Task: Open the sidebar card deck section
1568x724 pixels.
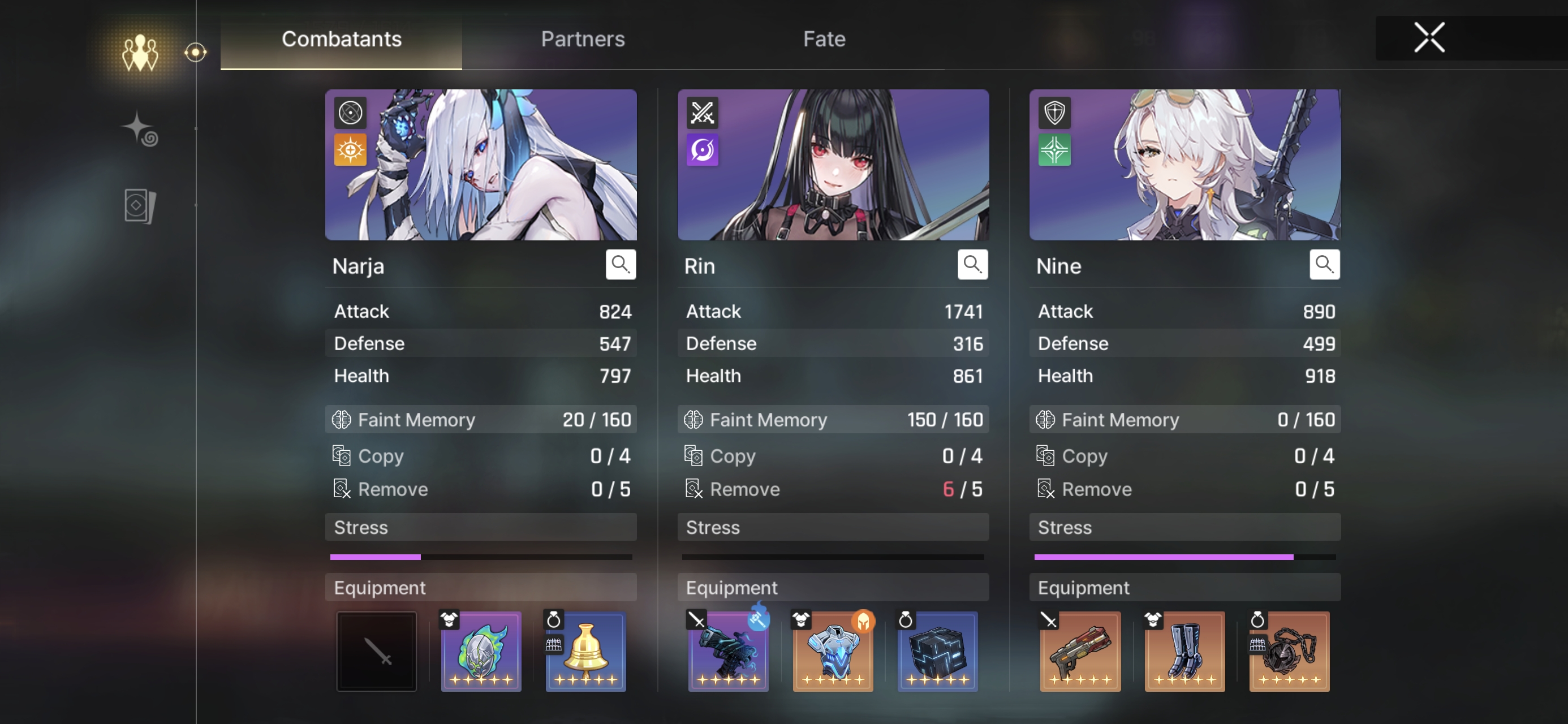Action: point(140,206)
